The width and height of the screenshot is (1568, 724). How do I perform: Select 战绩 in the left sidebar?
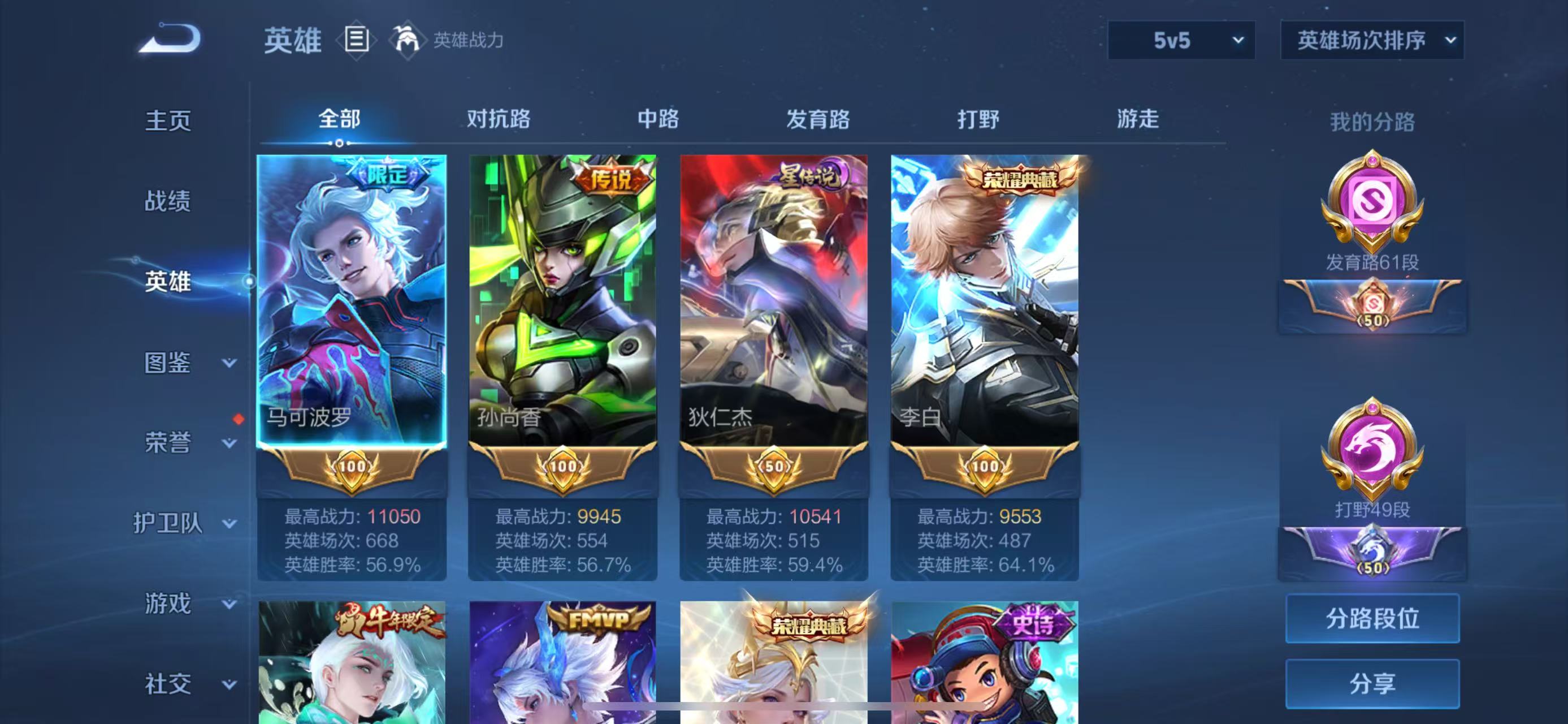(168, 201)
